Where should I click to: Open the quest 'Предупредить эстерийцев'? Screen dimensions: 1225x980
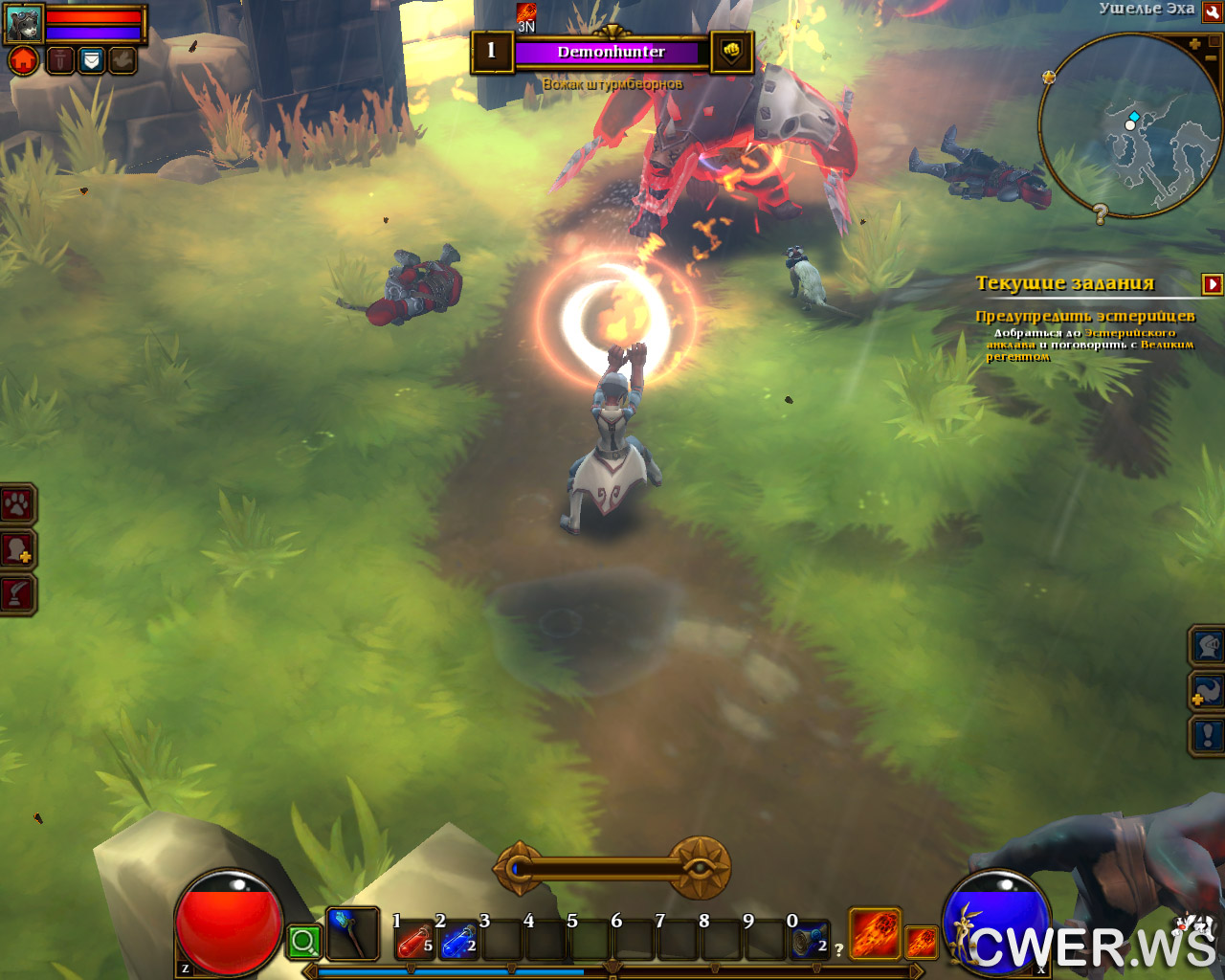pyautogui.click(x=1084, y=316)
